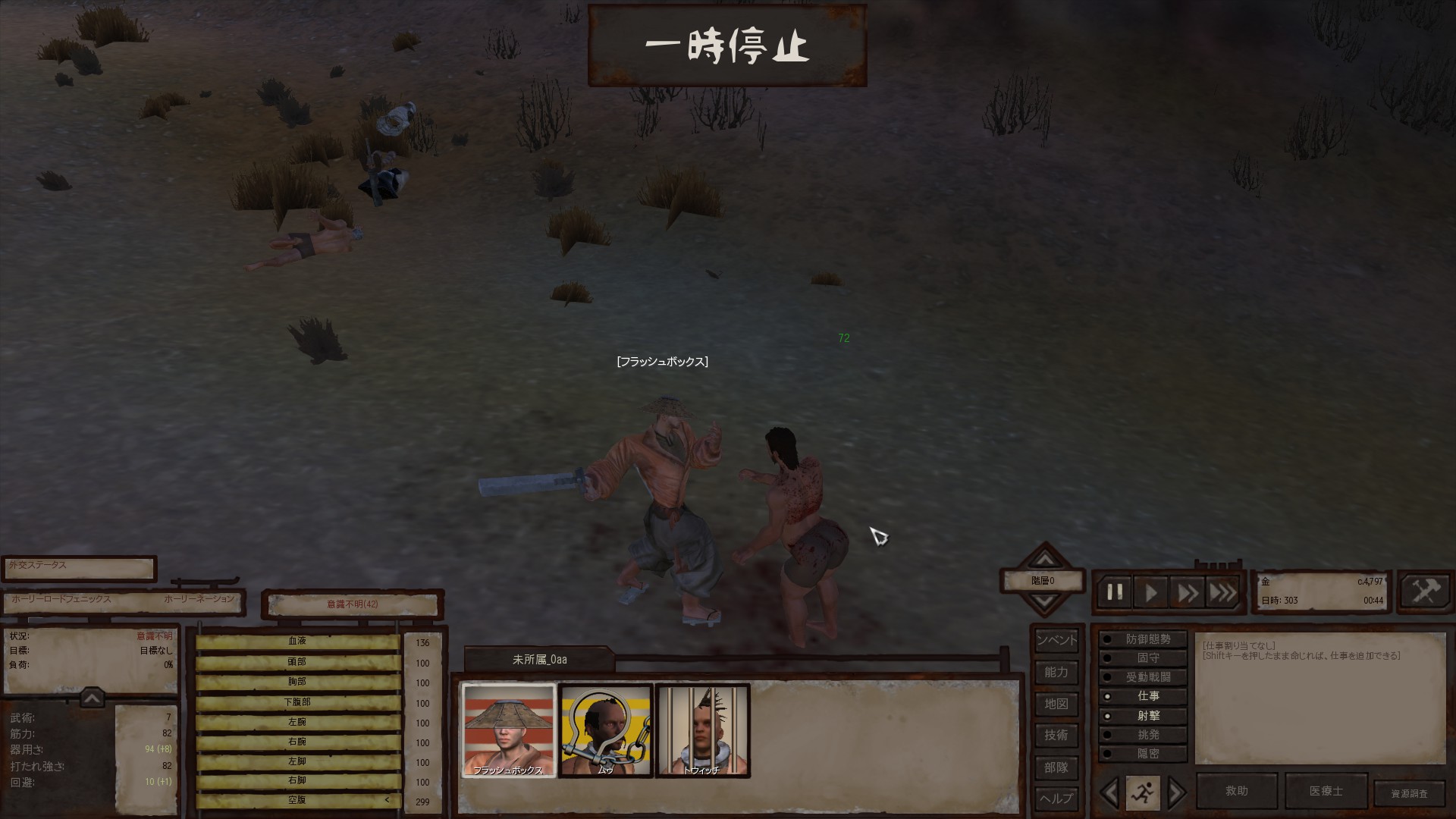Select the トウィッチ character portrait
The height and width of the screenshot is (819, 1456).
pyautogui.click(x=702, y=730)
